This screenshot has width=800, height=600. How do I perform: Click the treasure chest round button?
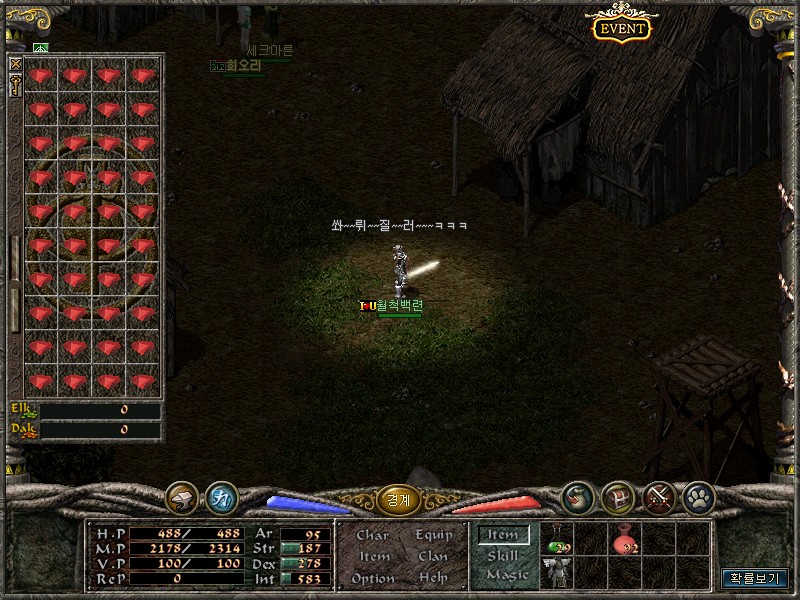point(617,497)
